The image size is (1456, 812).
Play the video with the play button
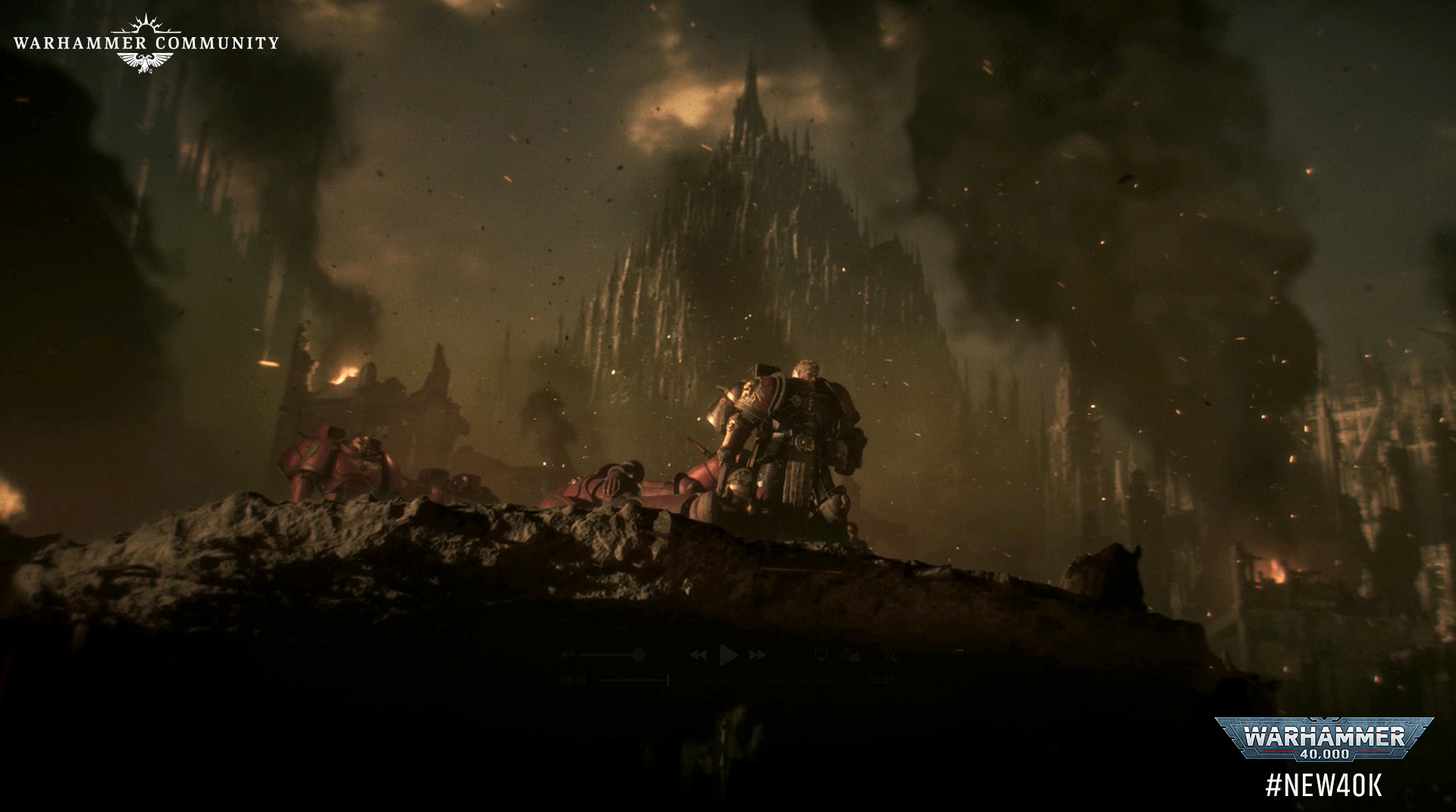(729, 655)
